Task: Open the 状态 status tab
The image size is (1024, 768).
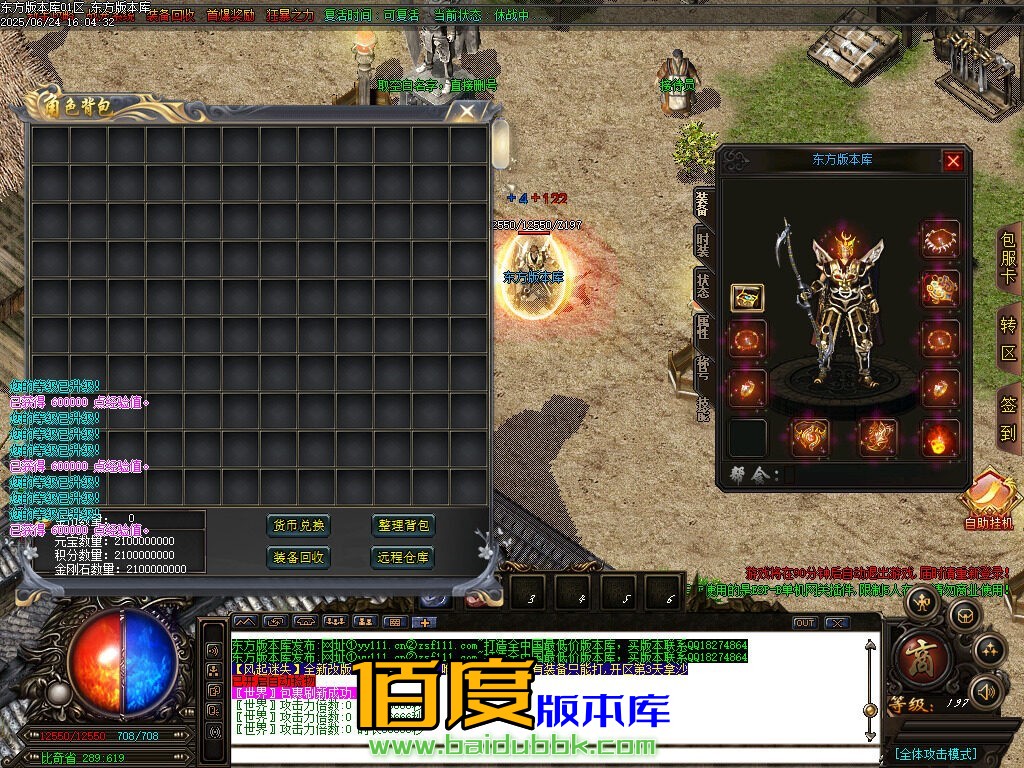Action: tap(703, 286)
